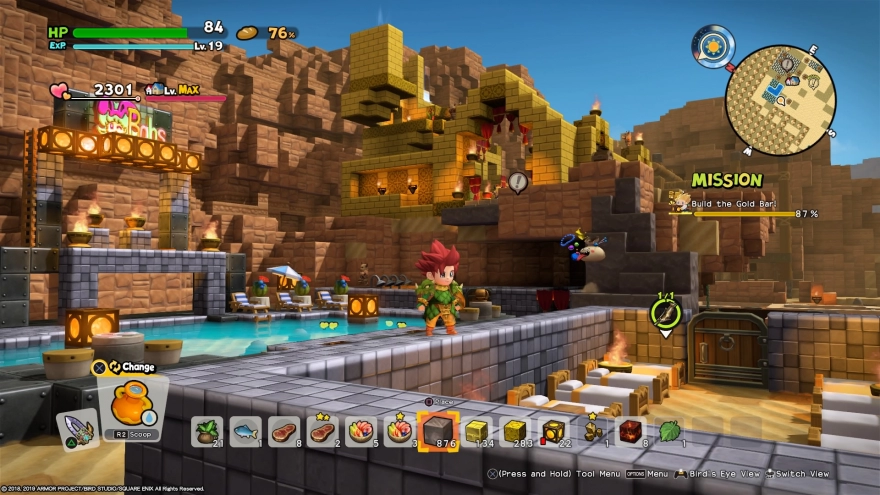Image resolution: width=880 pixels, height=495 pixels.
Task: Select the two-star steak slot
Action: pos(322,432)
